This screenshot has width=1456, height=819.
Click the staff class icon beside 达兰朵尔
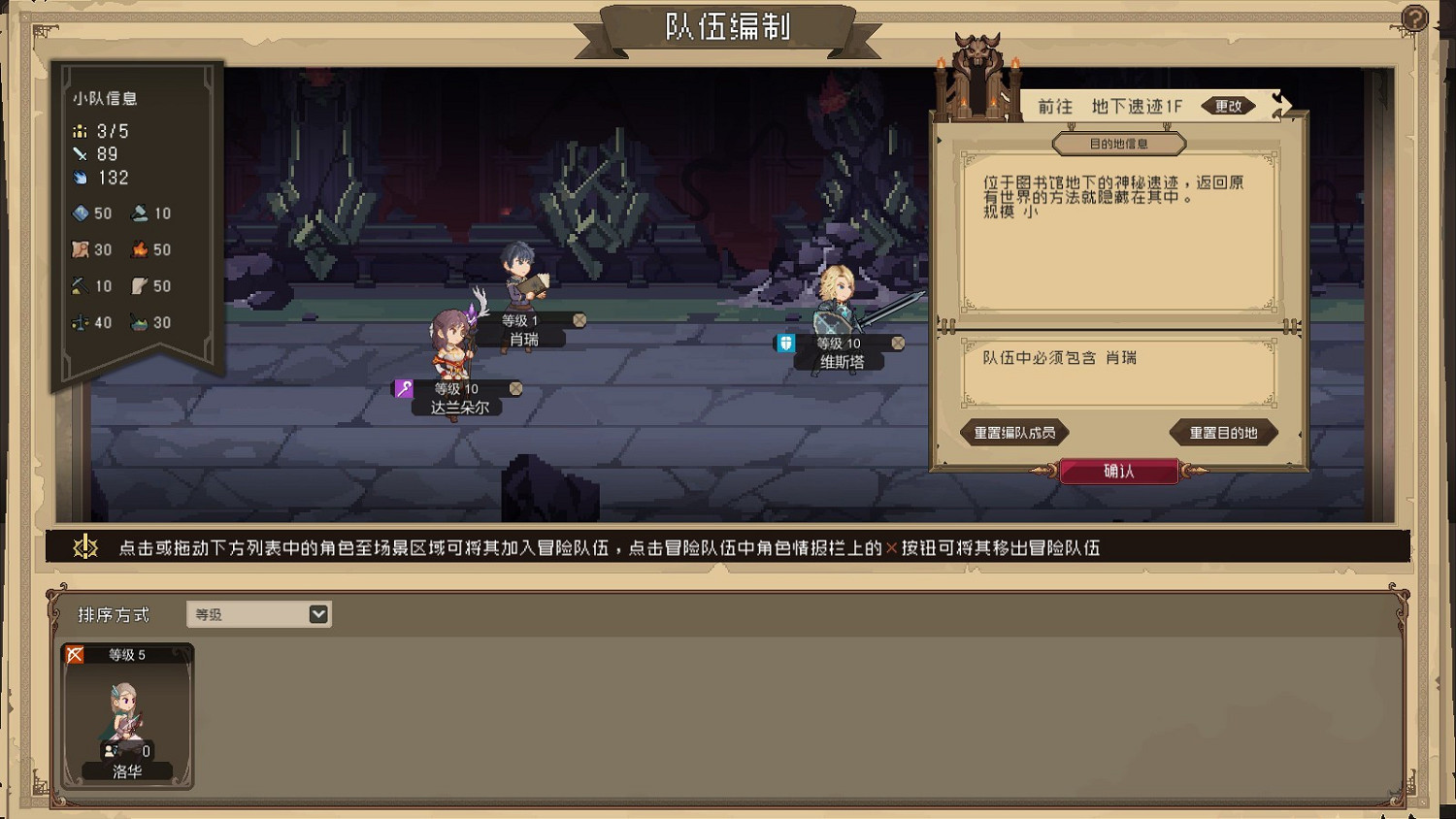click(403, 388)
